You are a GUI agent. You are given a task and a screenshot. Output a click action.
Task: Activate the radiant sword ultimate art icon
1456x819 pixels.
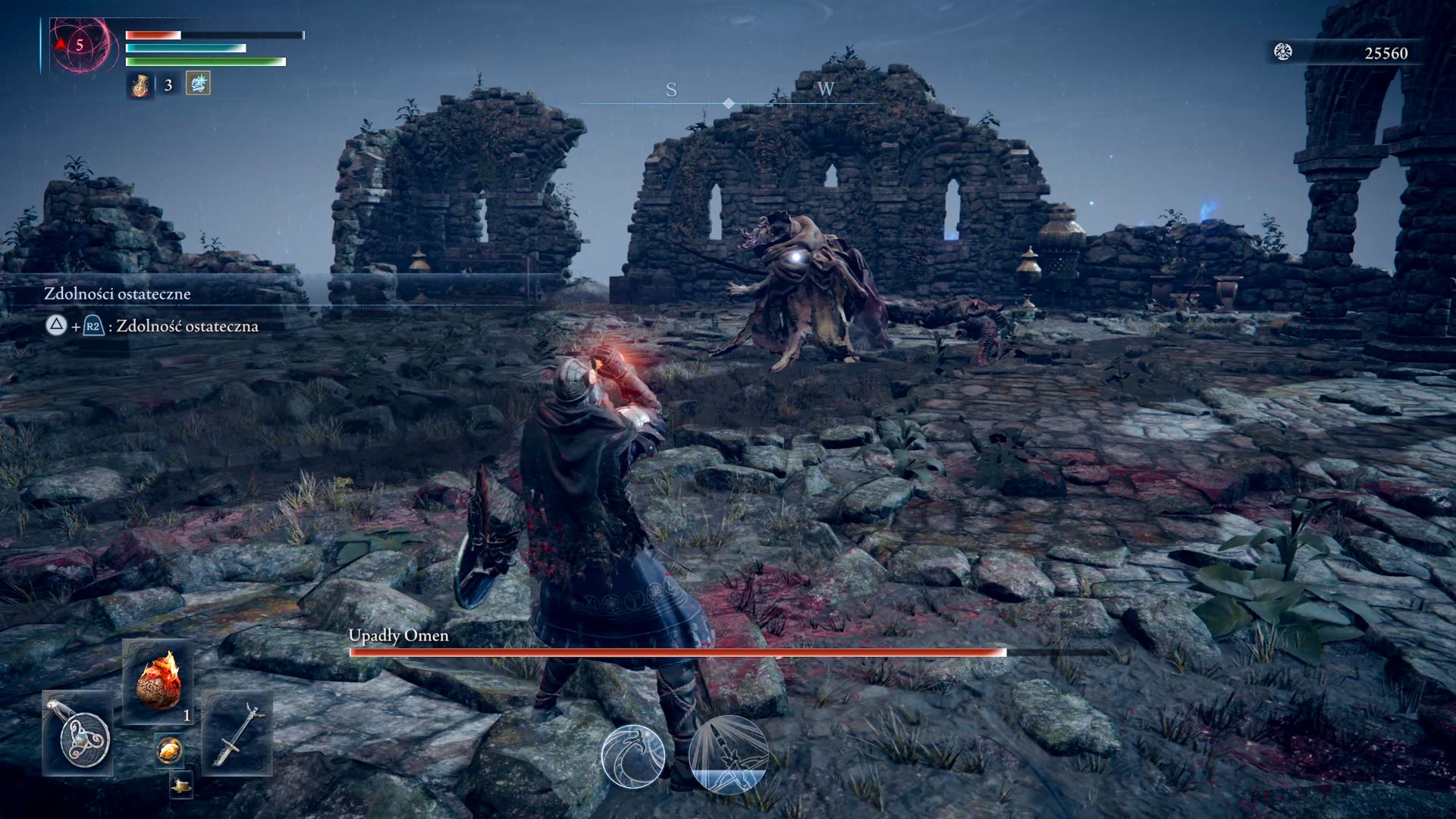click(728, 755)
